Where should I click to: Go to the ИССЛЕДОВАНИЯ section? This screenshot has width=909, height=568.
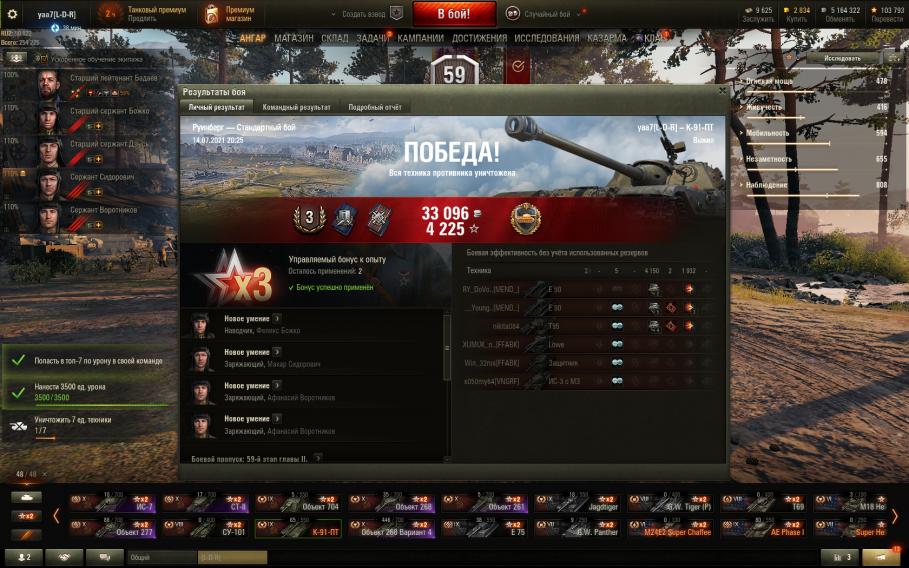[547, 38]
